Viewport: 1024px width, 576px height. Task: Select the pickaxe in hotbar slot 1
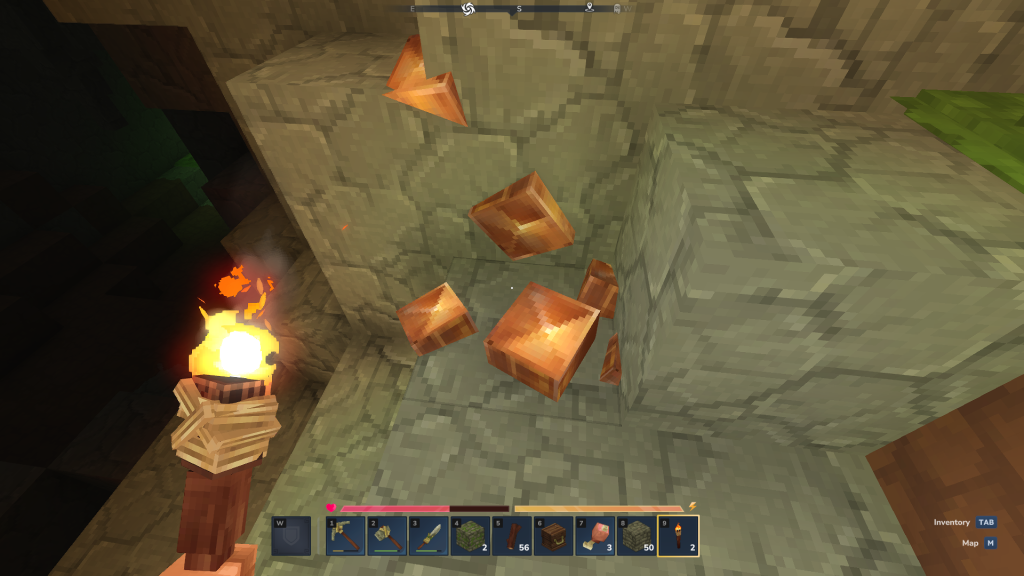pos(344,535)
